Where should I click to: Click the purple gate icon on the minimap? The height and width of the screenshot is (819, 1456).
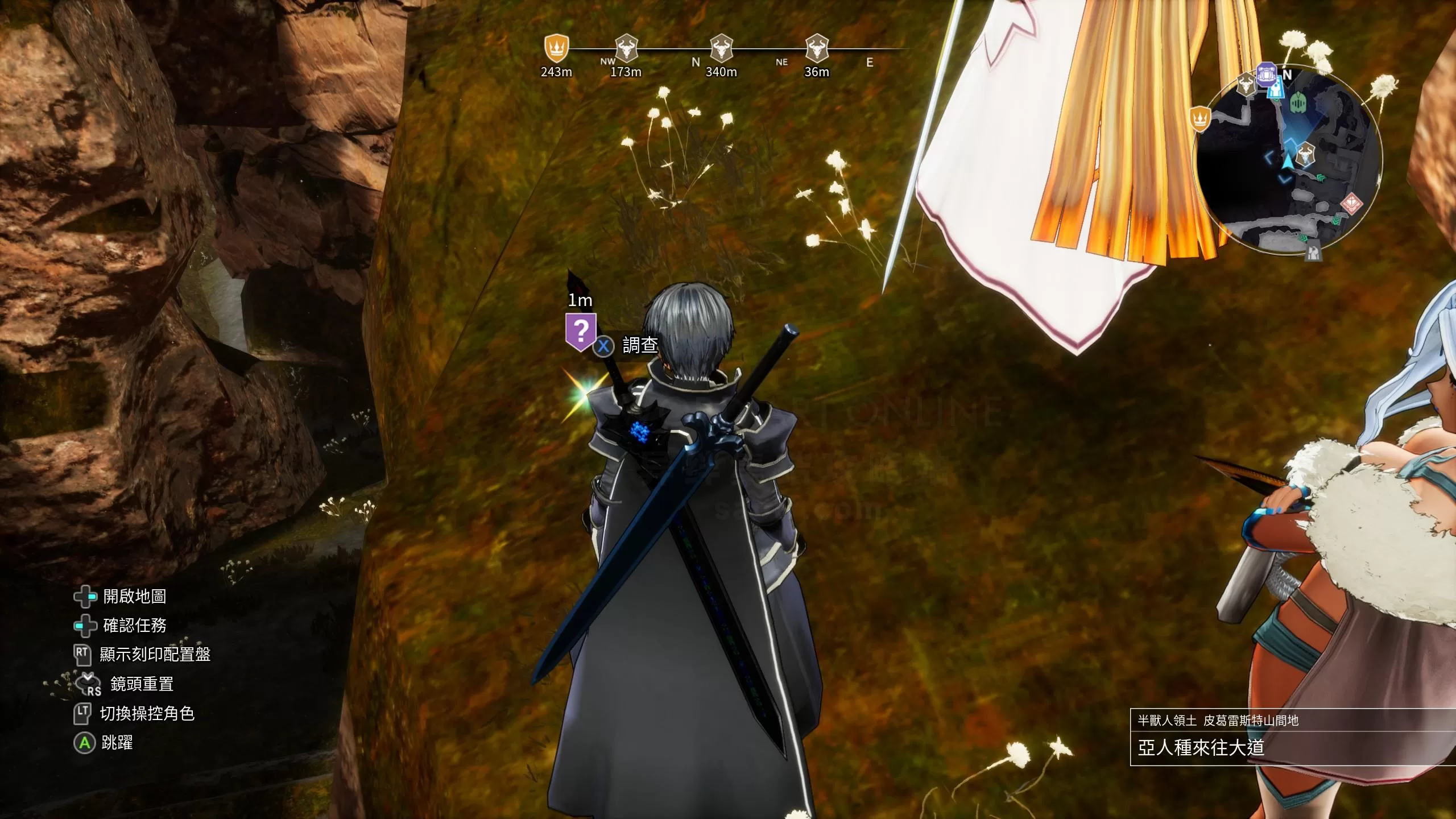1266,75
